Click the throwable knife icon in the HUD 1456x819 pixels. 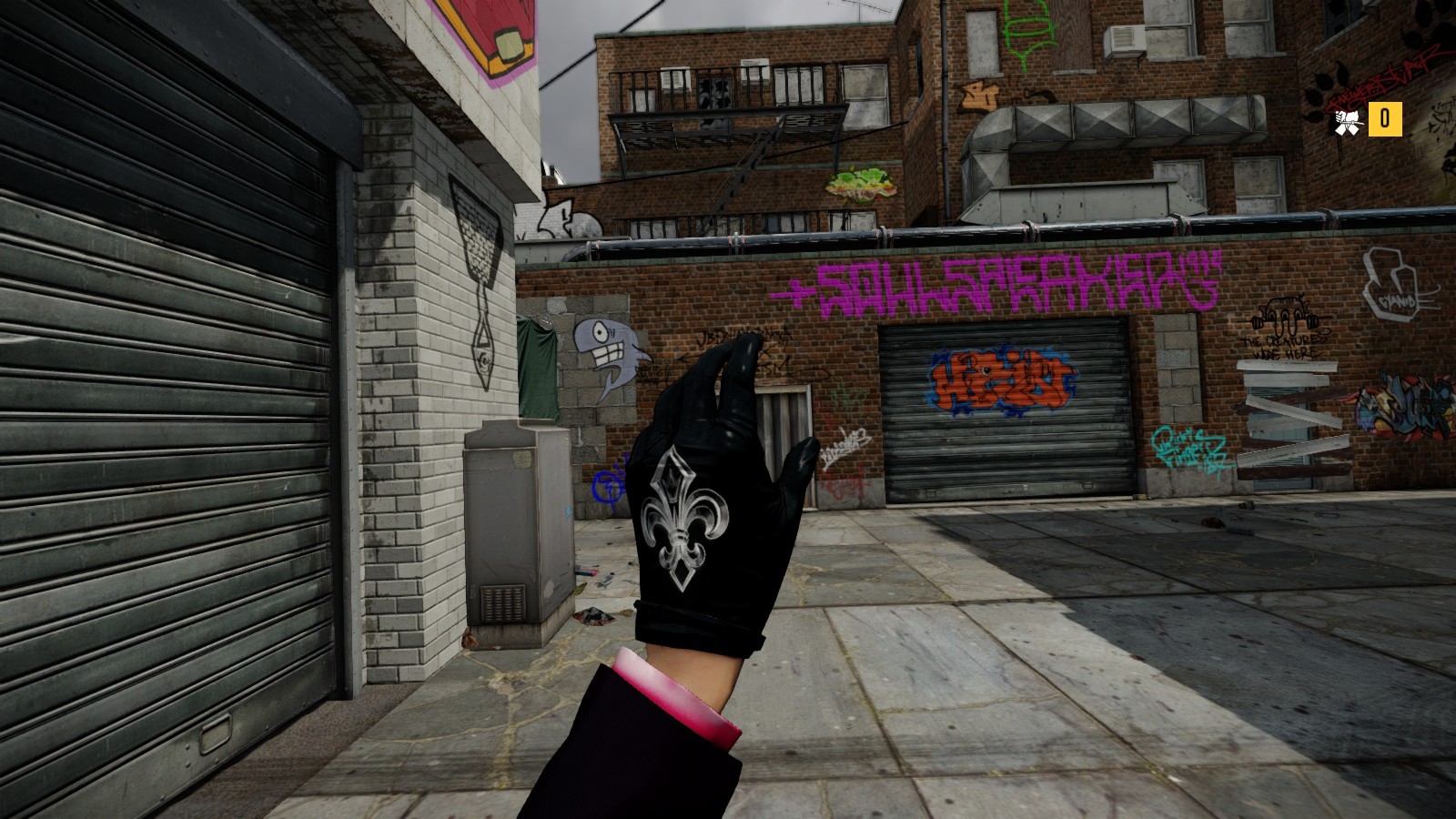tap(1348, 119)
